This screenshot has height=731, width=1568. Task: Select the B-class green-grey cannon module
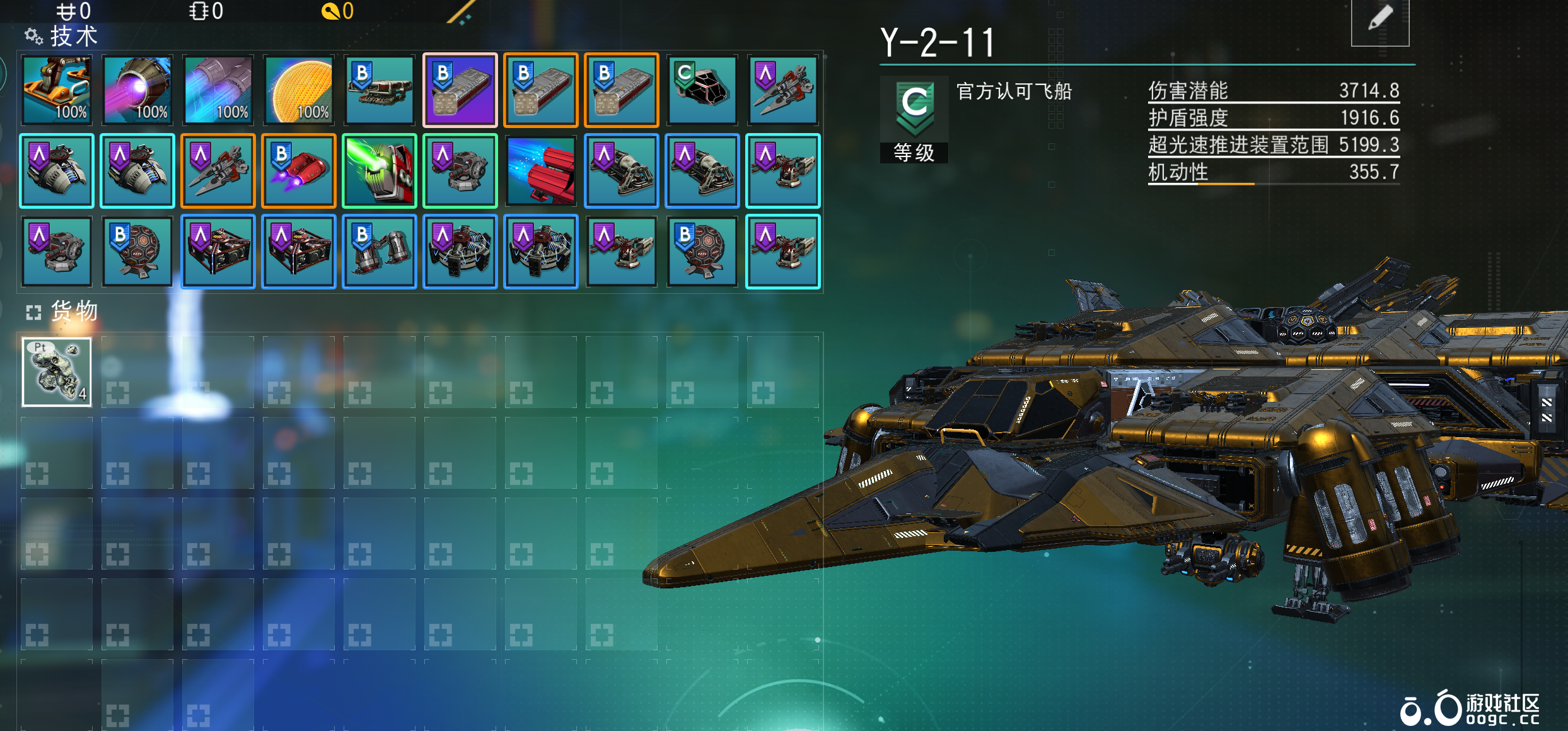pyautogui.click(x=380, y=90)
